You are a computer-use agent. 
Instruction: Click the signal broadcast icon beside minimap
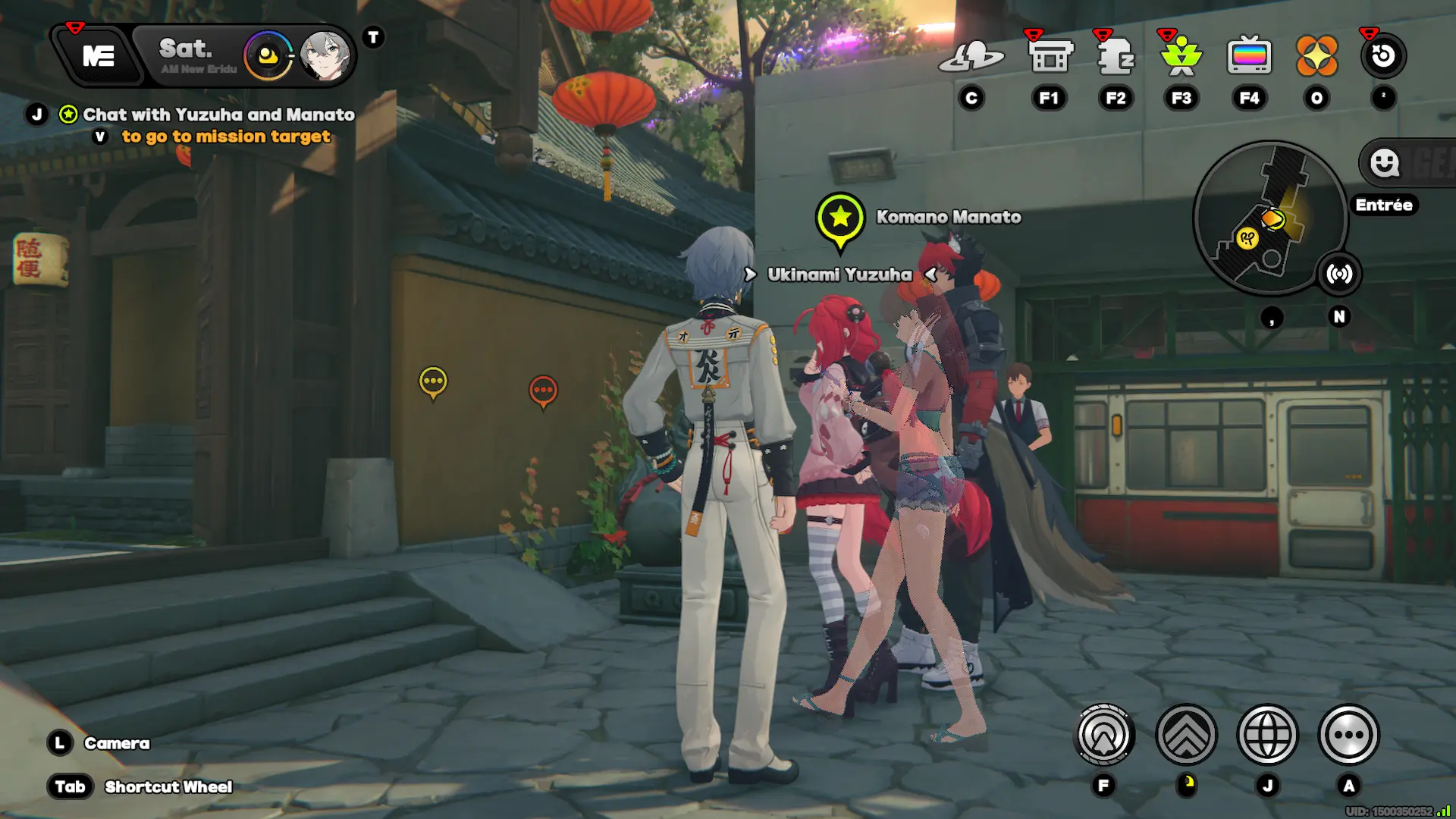pyautogui.click(x=1339, y=274)
